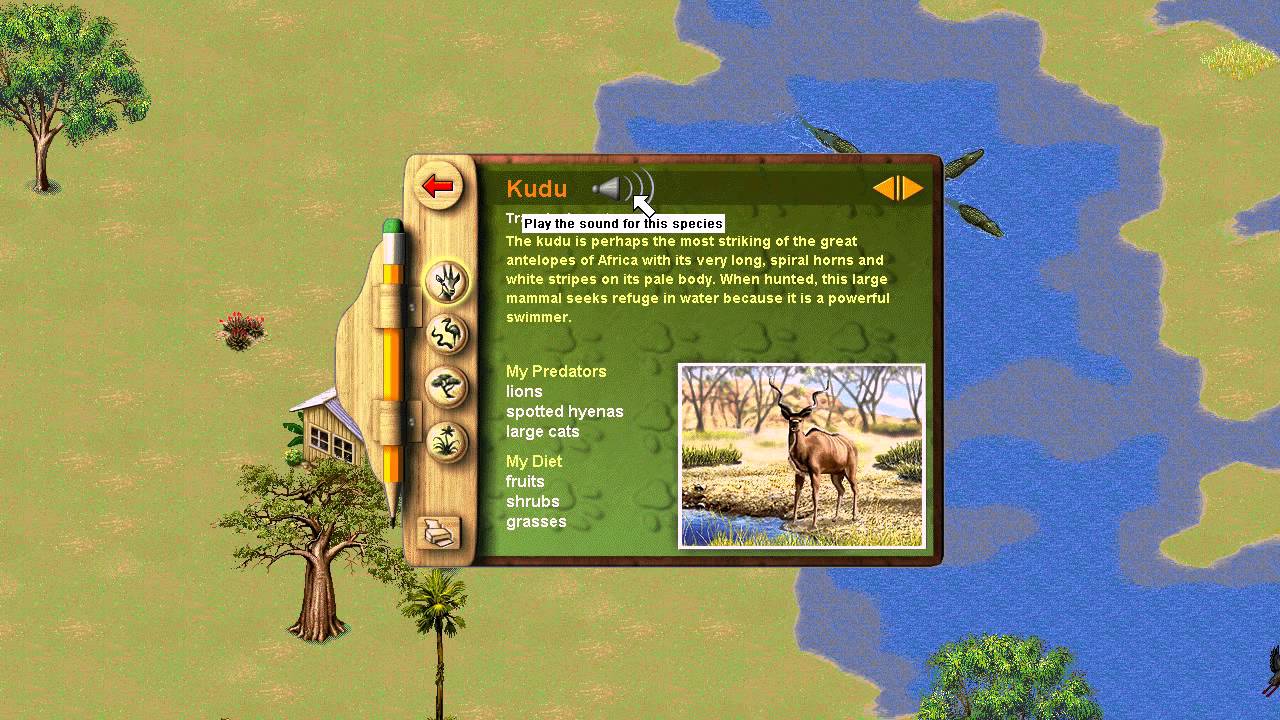Select lions in the predators list

coord(524,391)
